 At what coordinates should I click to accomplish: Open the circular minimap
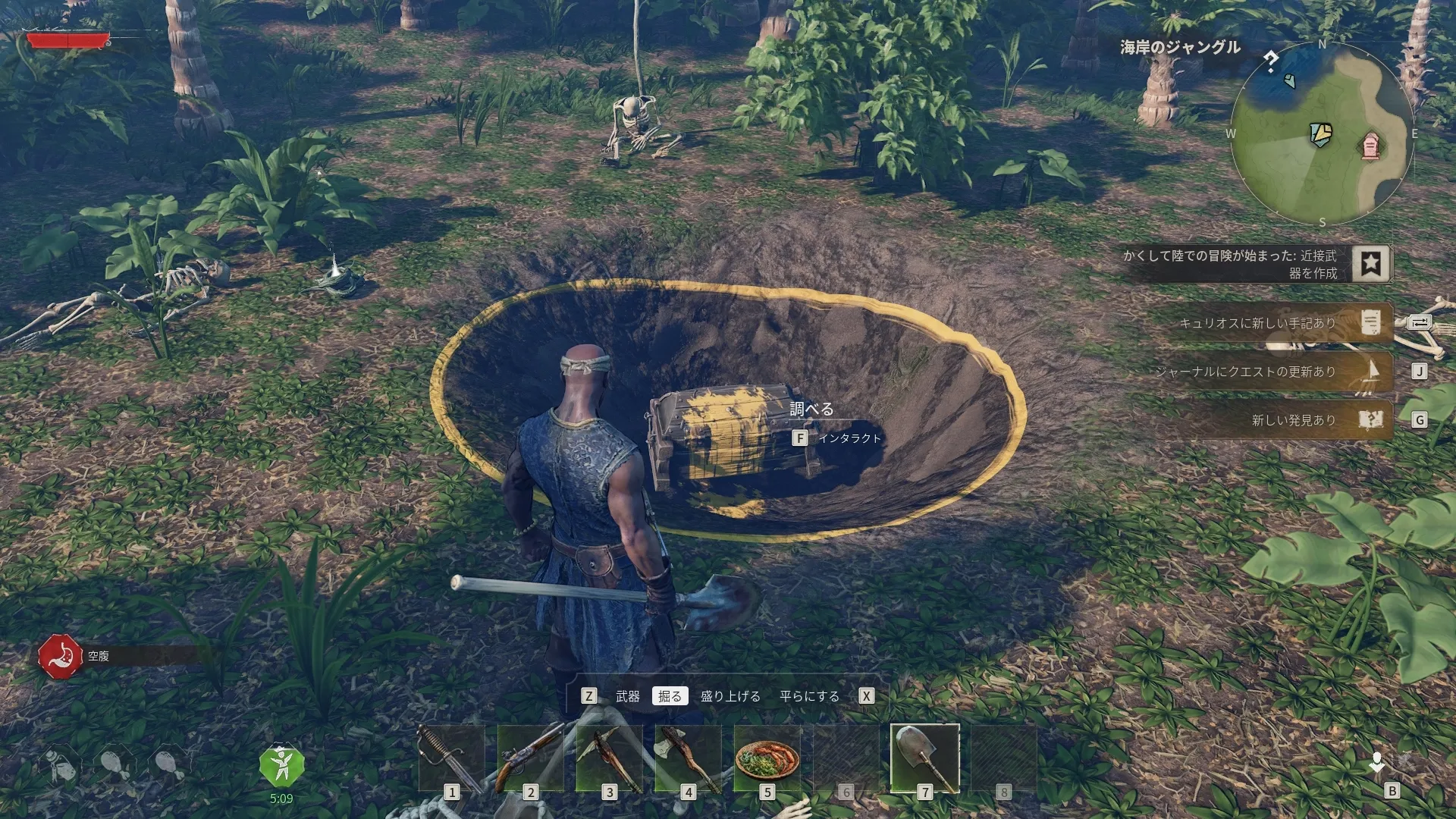click(1322, 133)
